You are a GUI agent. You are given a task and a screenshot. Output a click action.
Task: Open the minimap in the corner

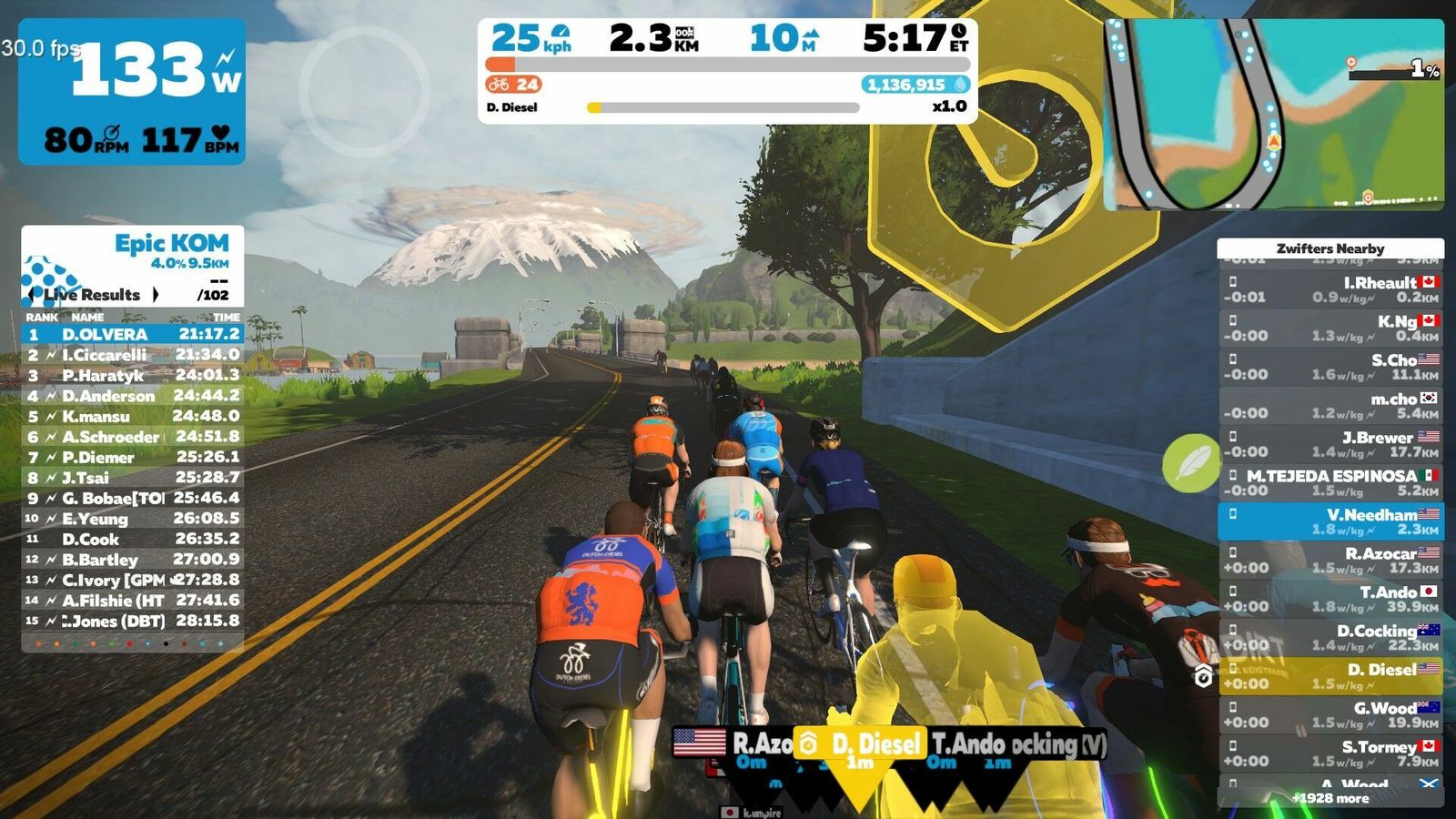pos(1273,115)
